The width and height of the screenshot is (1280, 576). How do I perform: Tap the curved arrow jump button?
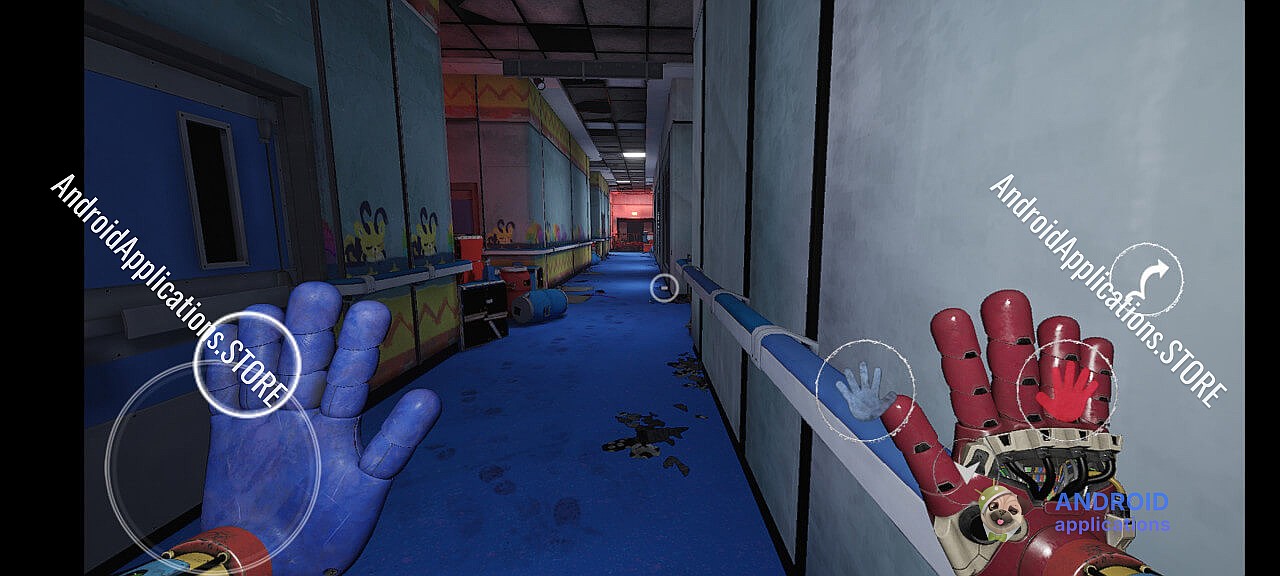pyautogui.click(x=1147, y=279)
